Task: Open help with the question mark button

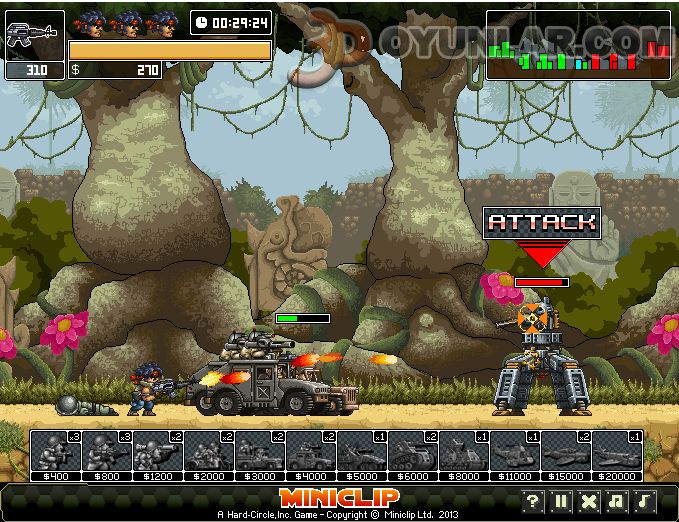Action: 533,501
